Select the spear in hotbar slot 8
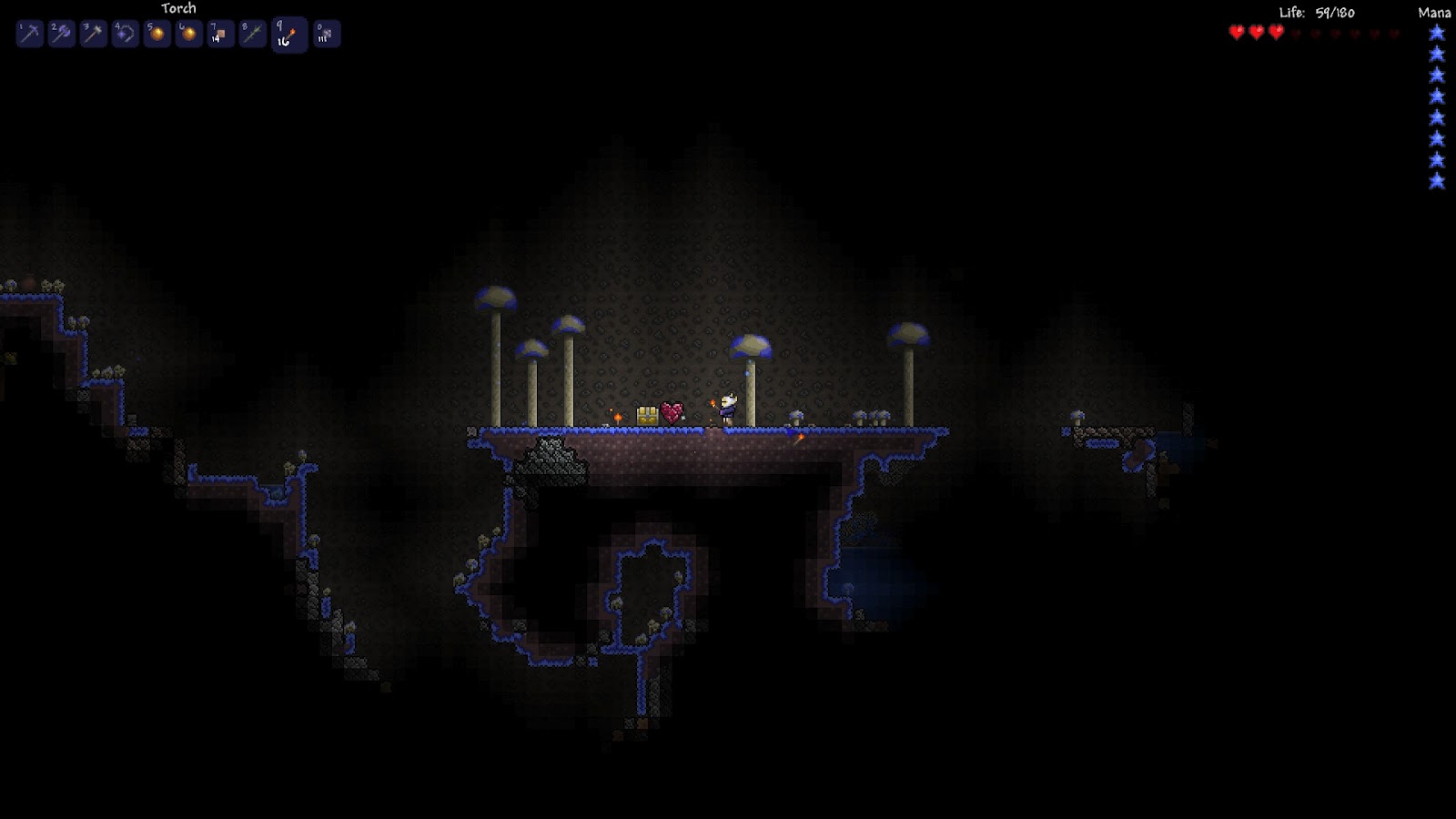Image resolution: width=1456 pixels, height=819 pixels. [252, 34]
